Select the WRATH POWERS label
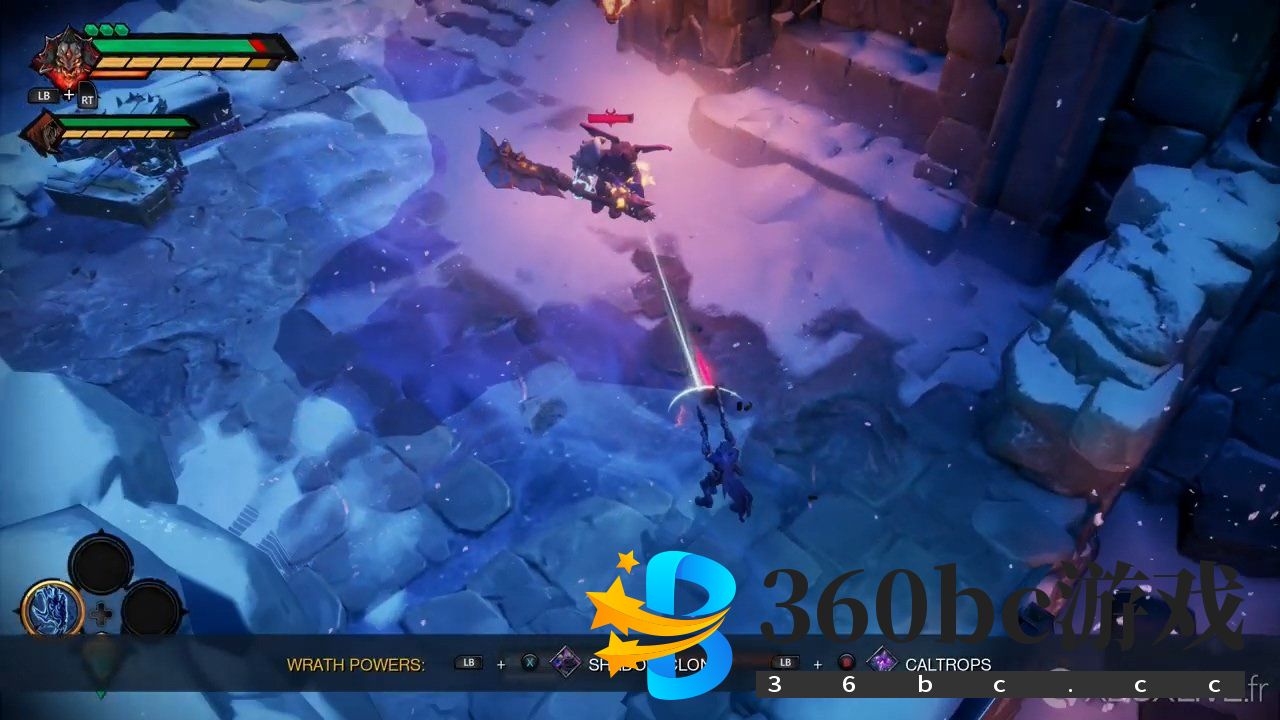The image size is (1280, 720). tap(355, 663)
